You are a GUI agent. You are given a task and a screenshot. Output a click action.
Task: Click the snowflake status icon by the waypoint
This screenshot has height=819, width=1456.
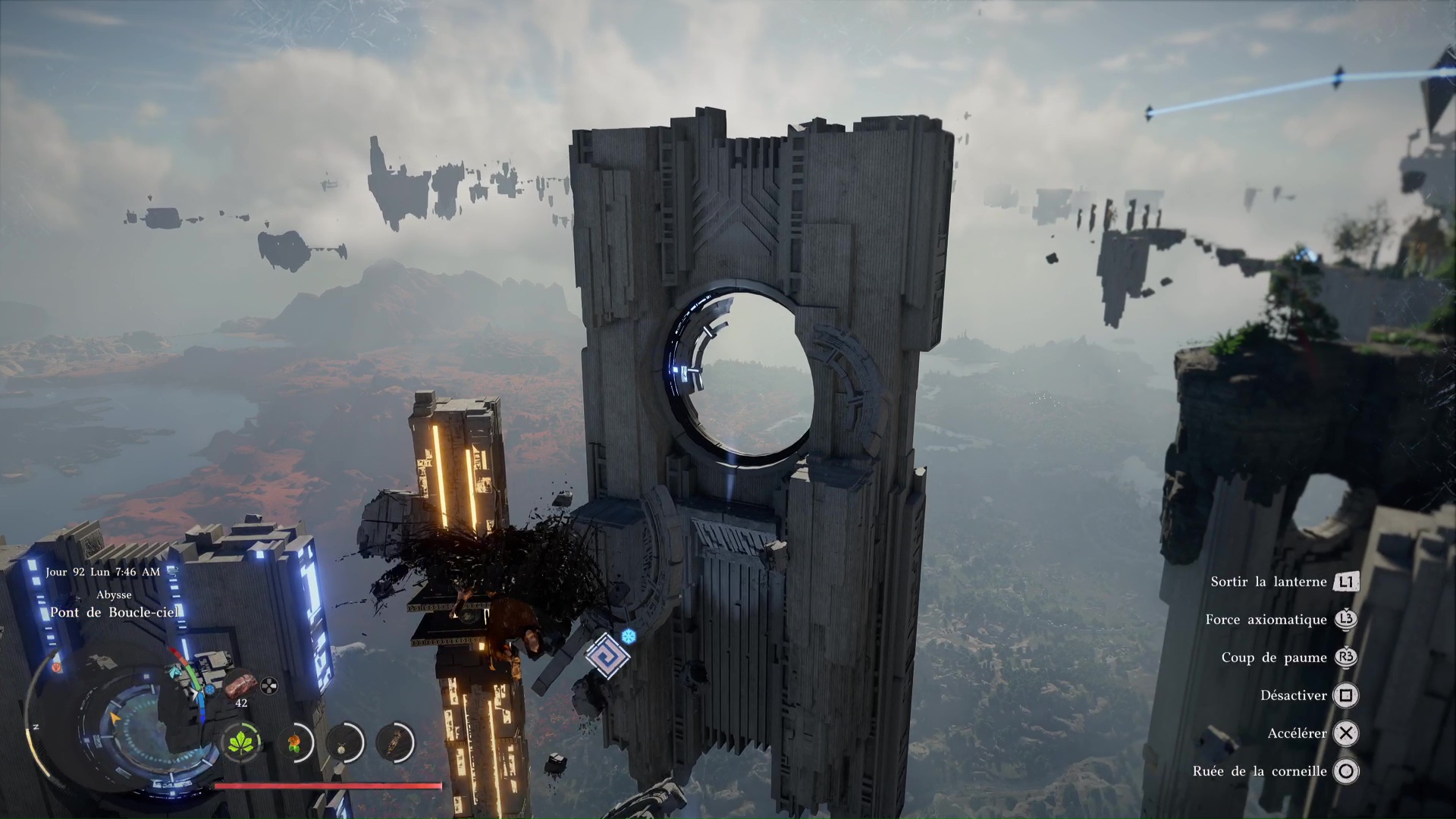[x=629, y=635]
